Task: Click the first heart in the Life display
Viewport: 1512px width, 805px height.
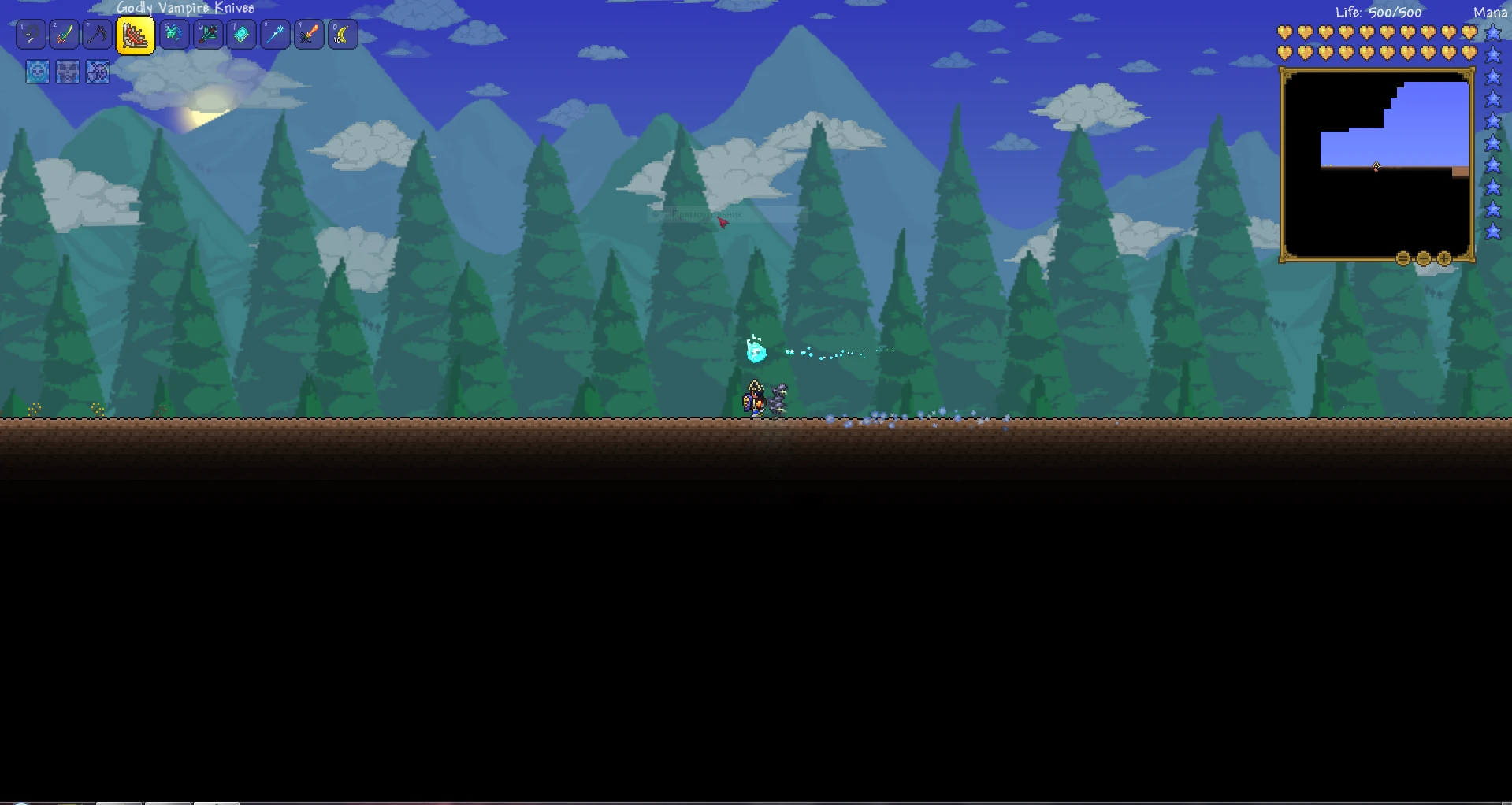Action: (x=1284, y=32)
